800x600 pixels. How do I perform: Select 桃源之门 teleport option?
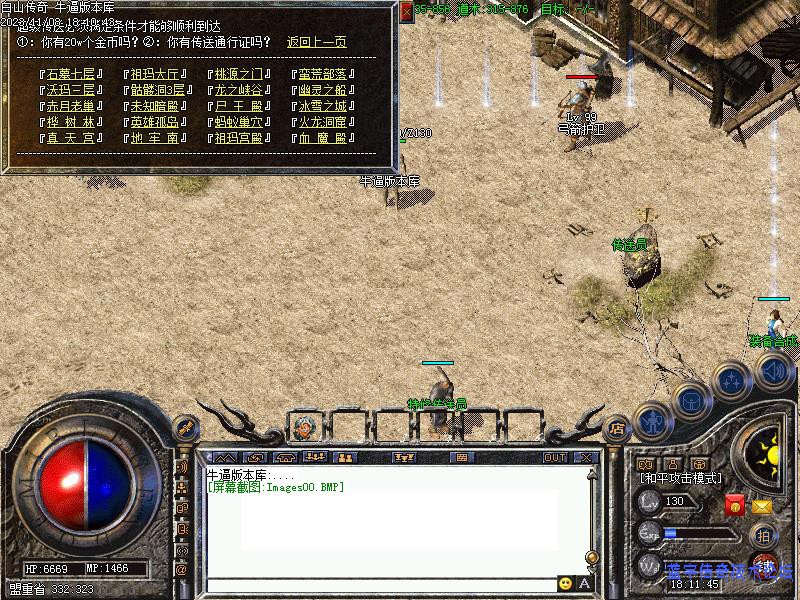(238, 74)
